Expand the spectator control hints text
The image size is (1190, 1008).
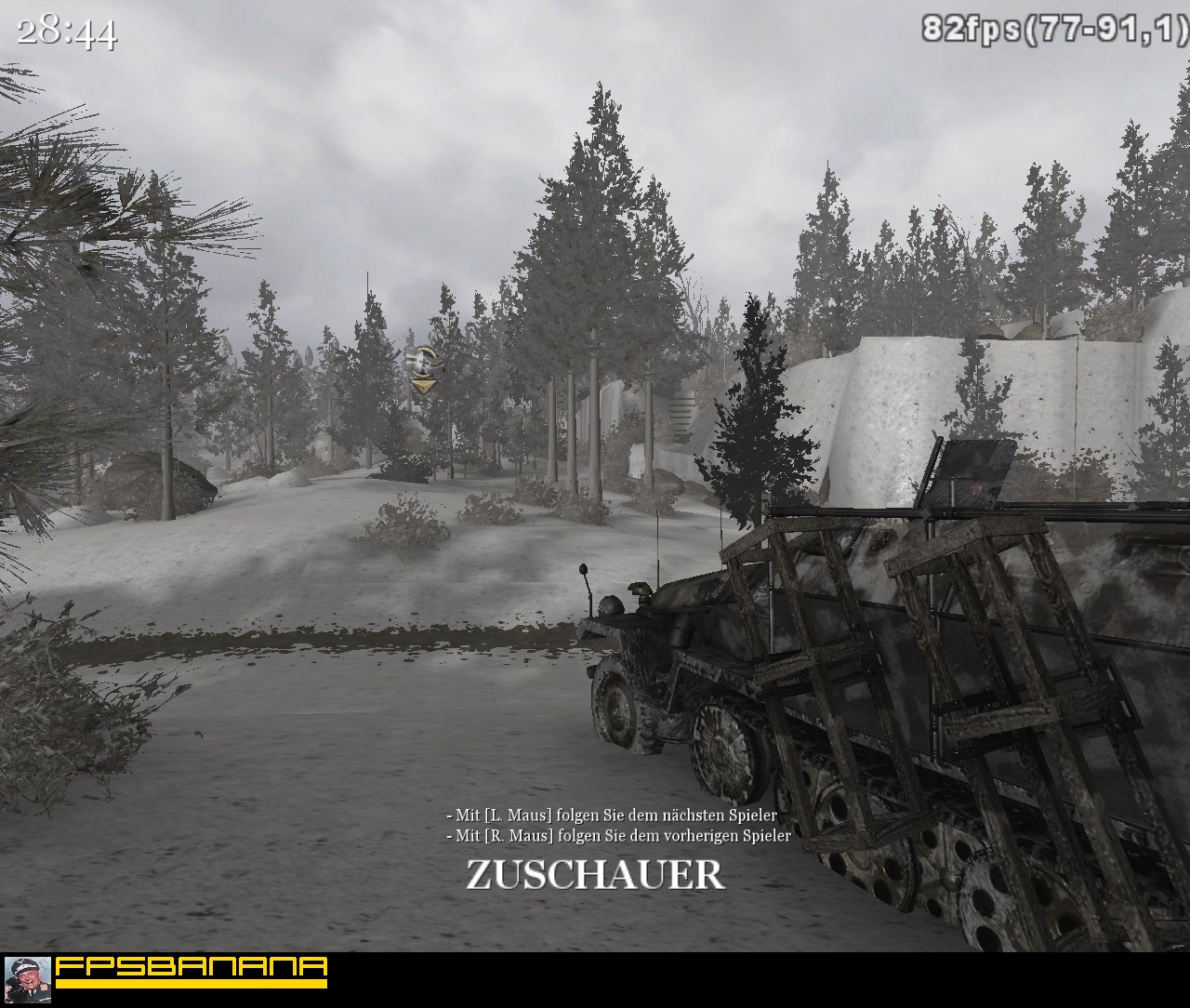(x=614, y=825)
